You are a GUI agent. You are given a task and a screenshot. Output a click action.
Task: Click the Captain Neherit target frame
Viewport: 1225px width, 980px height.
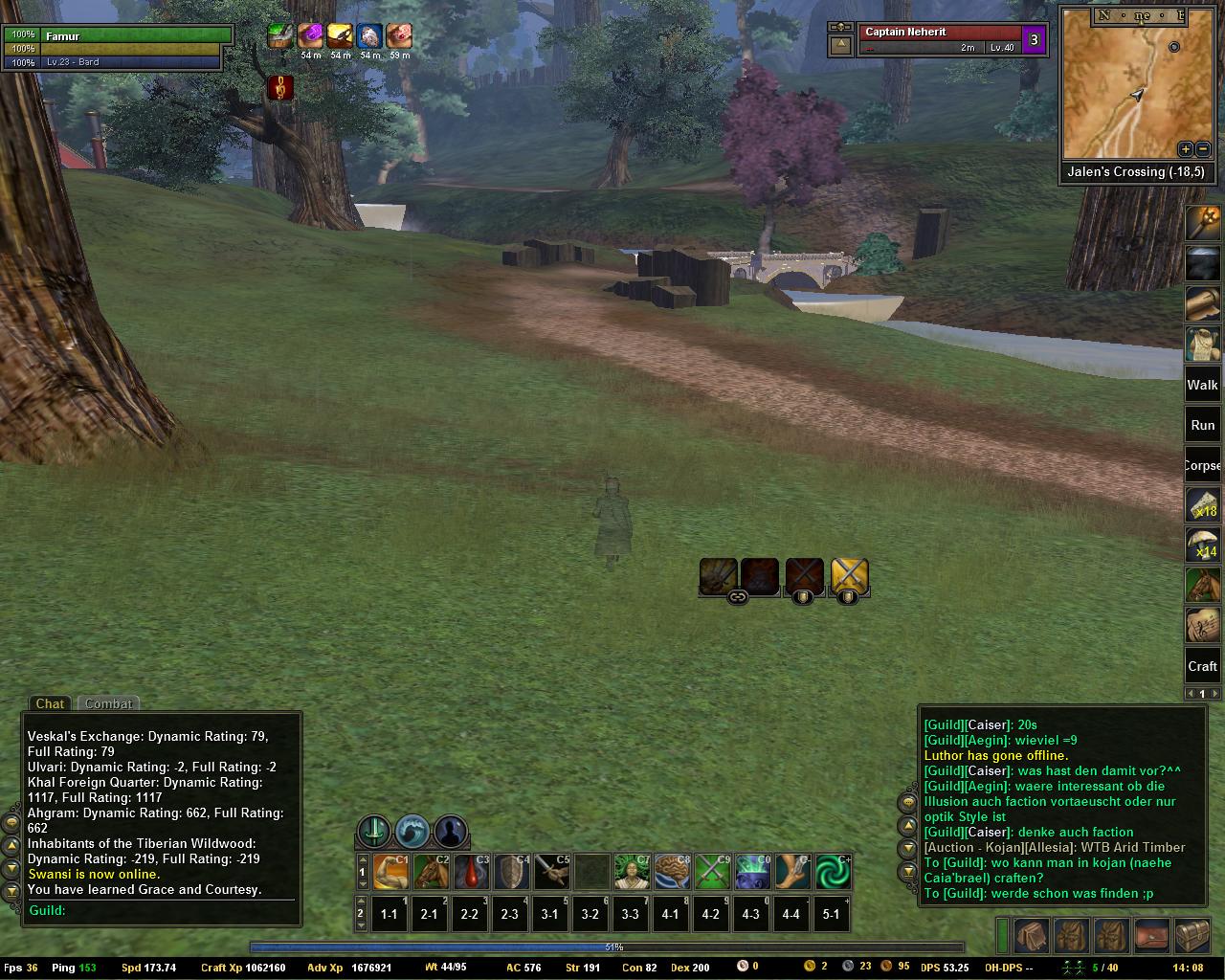click(x=938, y=39)
